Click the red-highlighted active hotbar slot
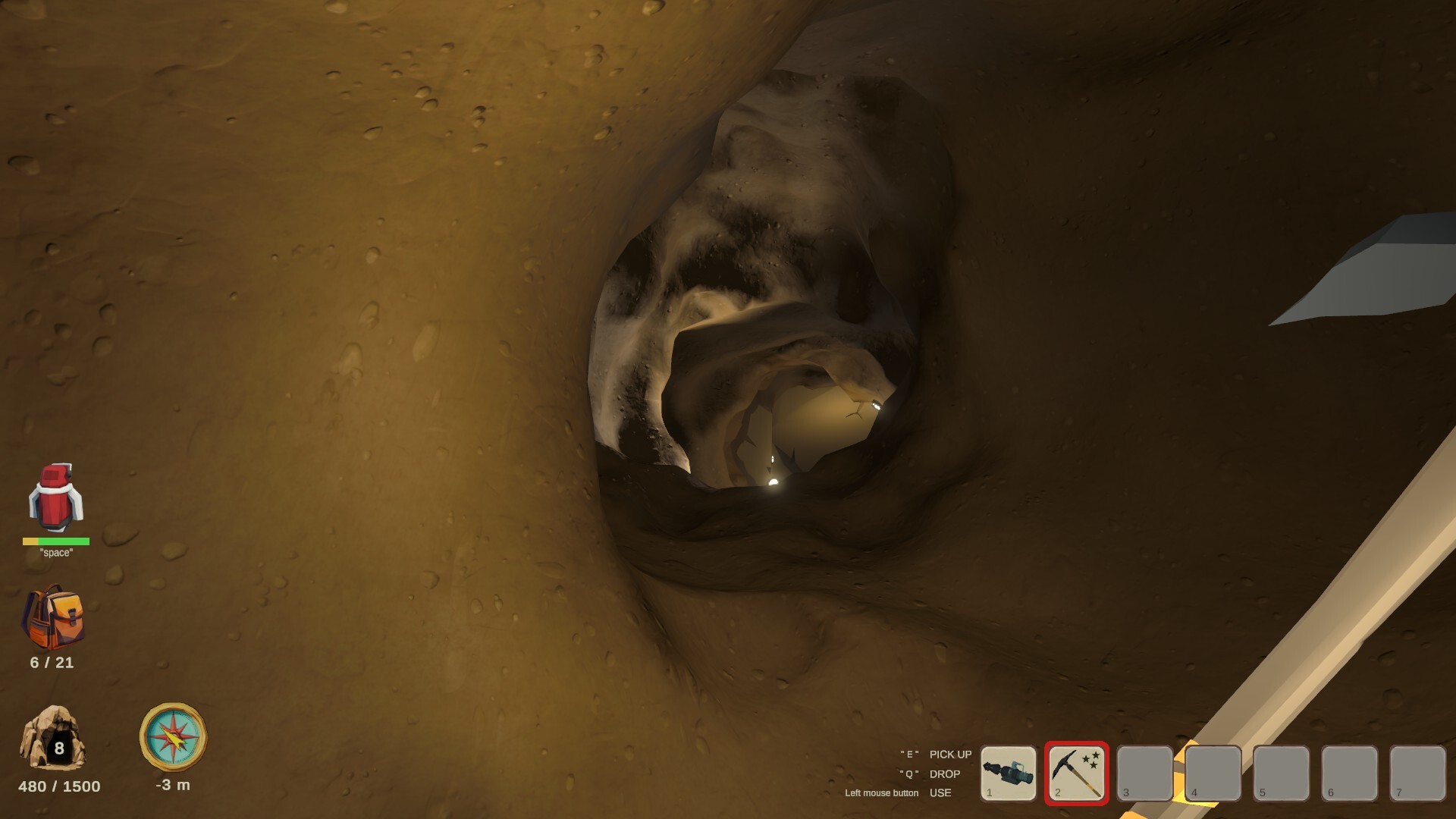 pos(1078,772)
